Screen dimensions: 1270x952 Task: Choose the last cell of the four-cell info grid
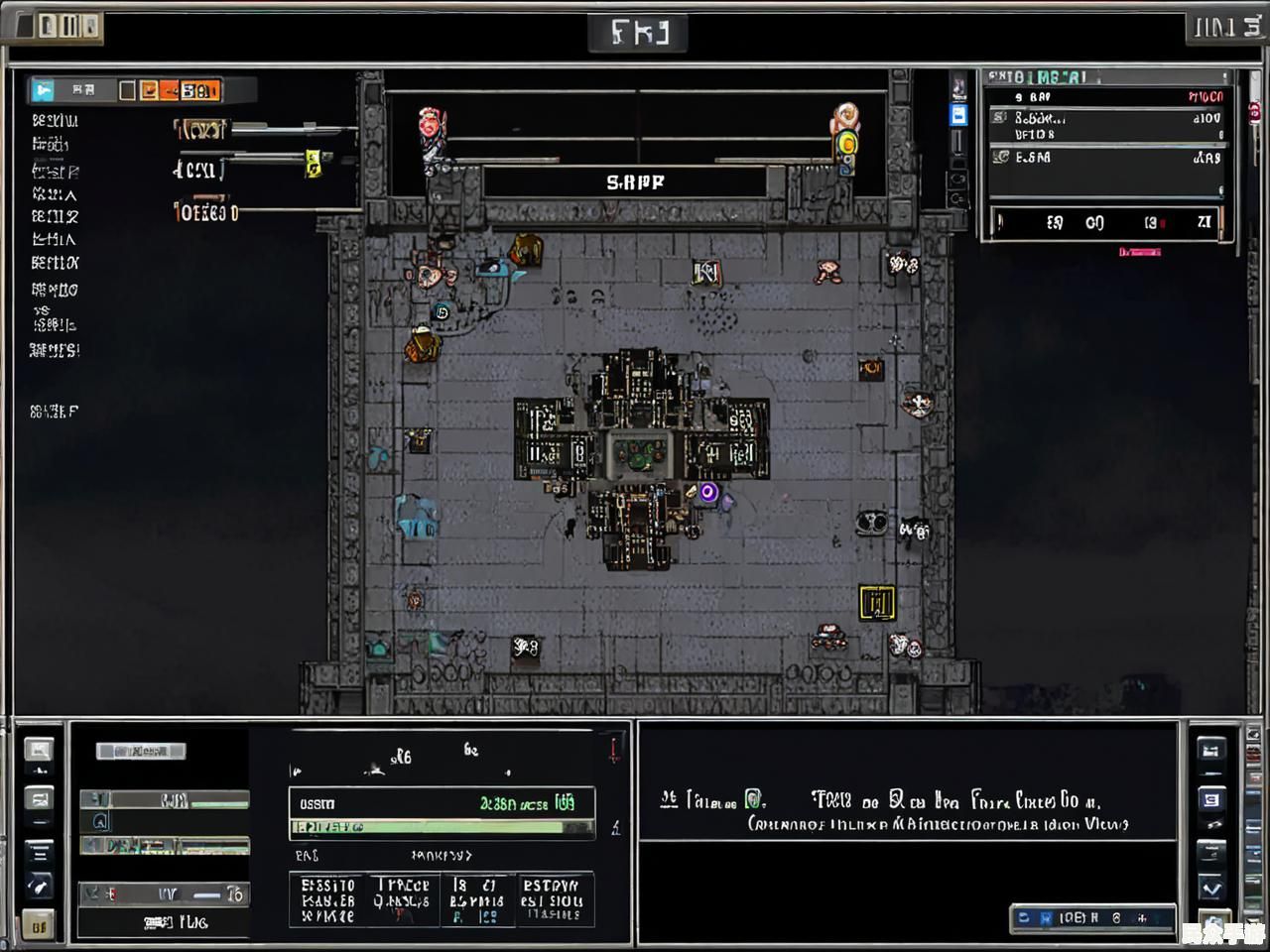pos(553,899)
